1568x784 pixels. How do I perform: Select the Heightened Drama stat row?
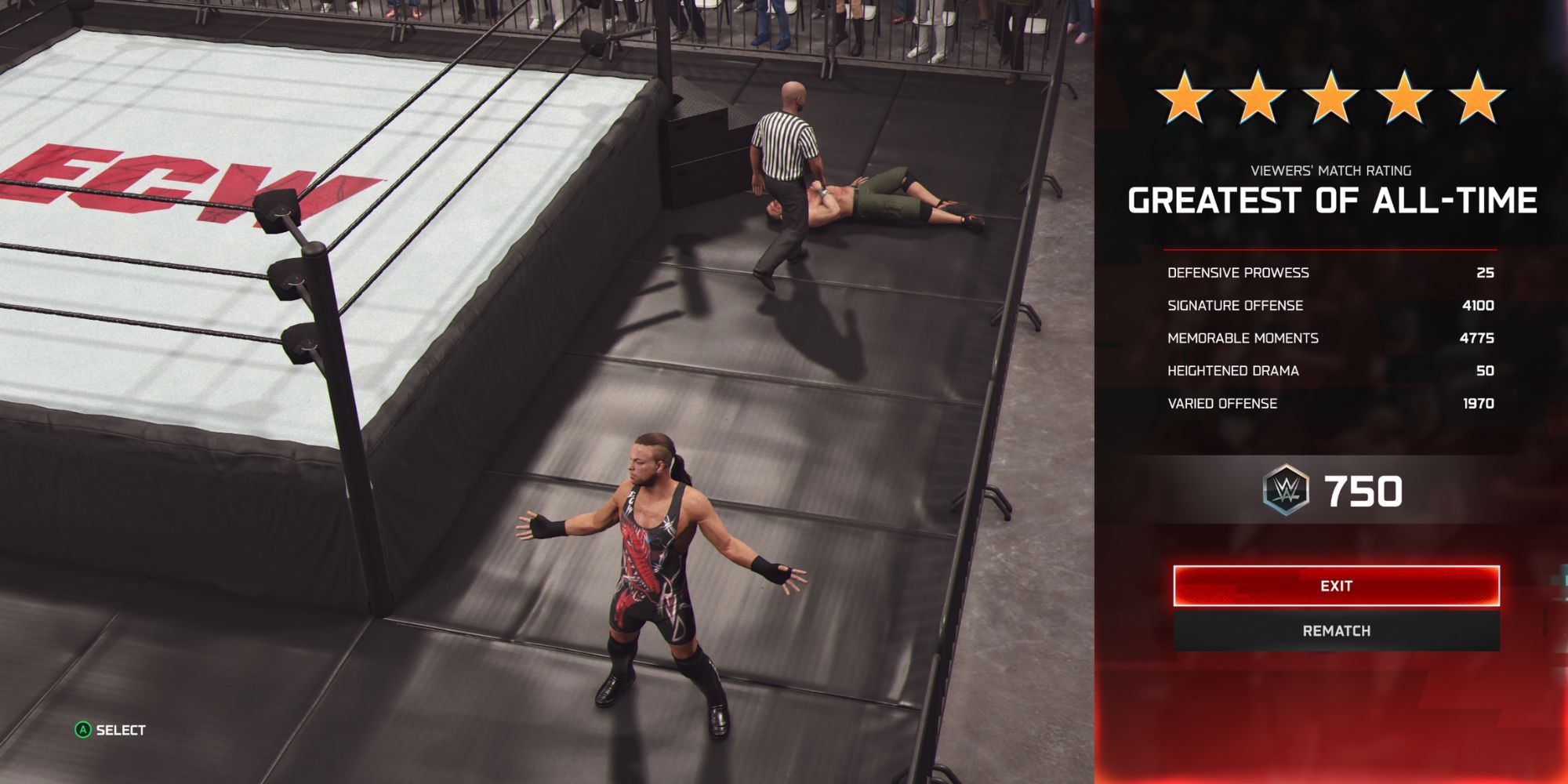(1333, 371)
